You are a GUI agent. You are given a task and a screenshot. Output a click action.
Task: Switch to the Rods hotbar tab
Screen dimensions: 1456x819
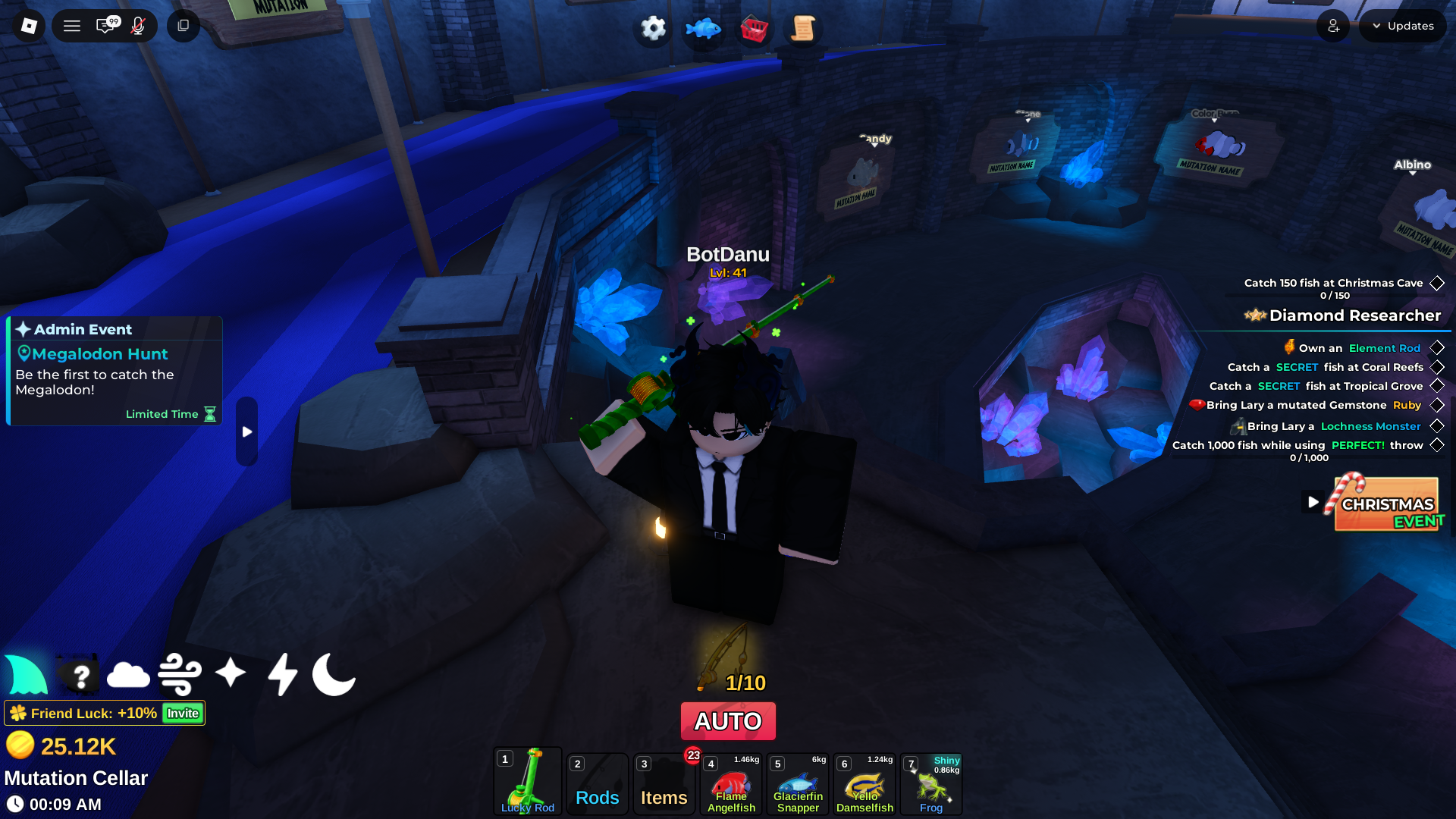[x=597, y=783]
